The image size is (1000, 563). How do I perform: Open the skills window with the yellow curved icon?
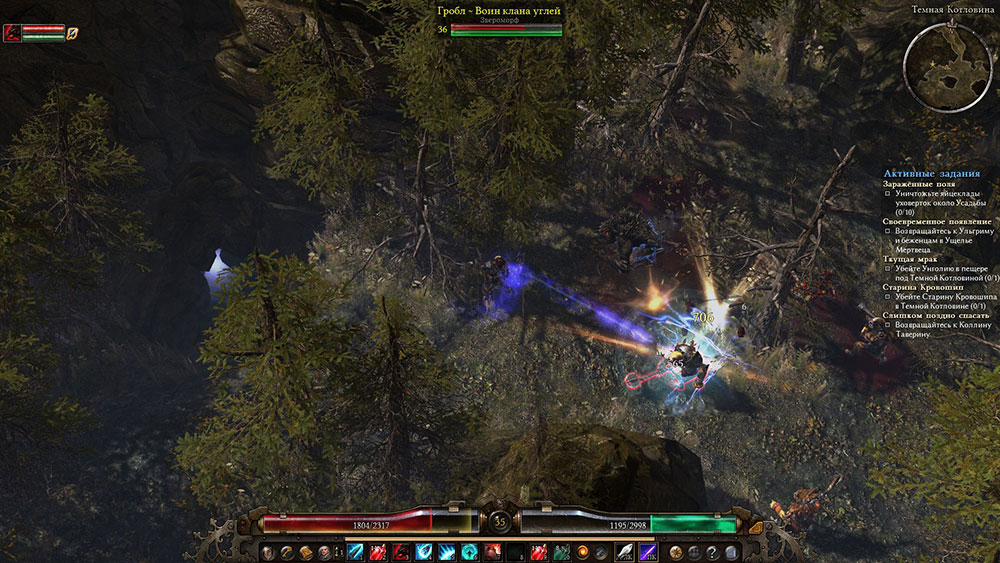pos(288,552)
